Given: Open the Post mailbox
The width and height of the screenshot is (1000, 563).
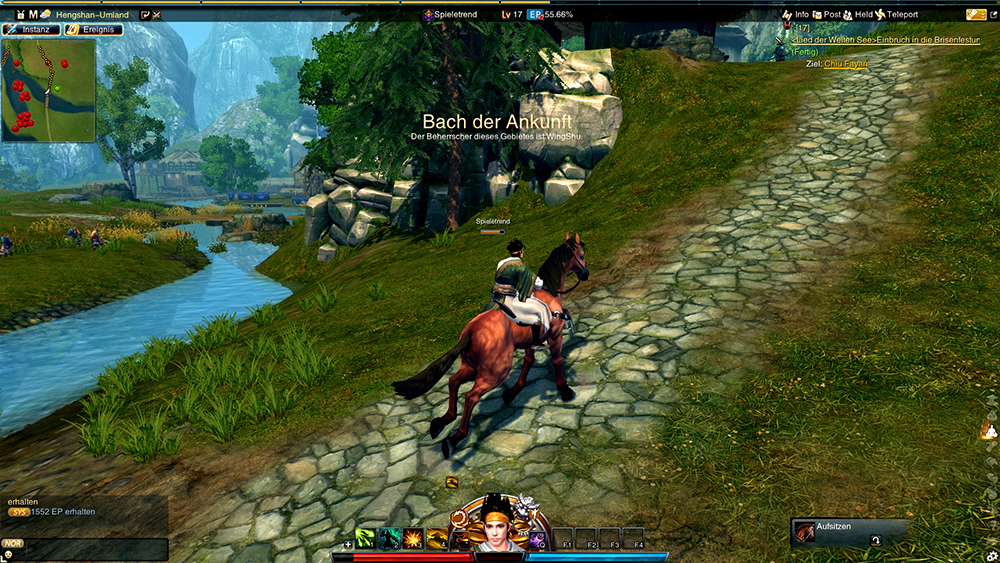Looking at the screenshot, I should (826, 15).
